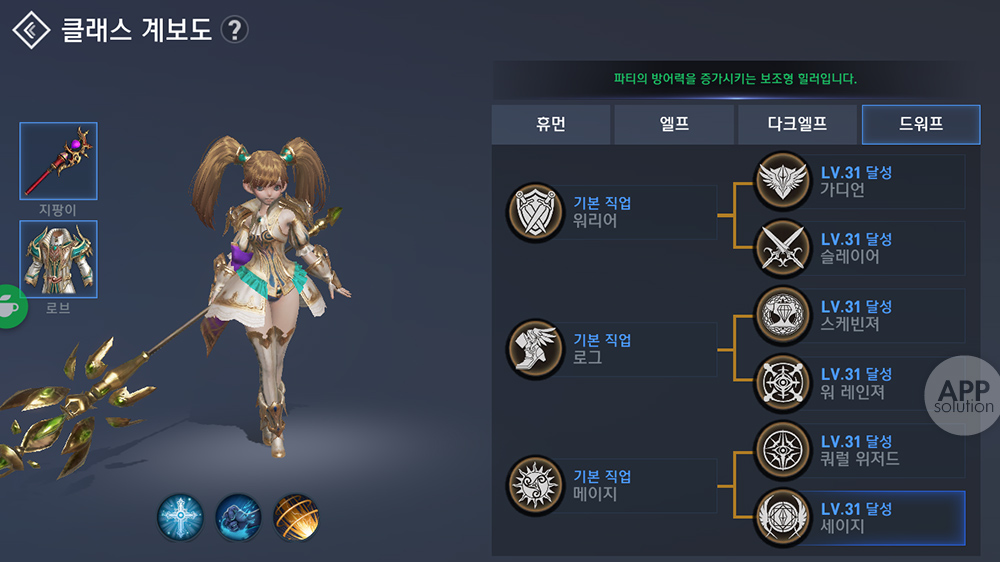
Task: Choose the 다크엘프 race tab
Action: pos(797,125)
